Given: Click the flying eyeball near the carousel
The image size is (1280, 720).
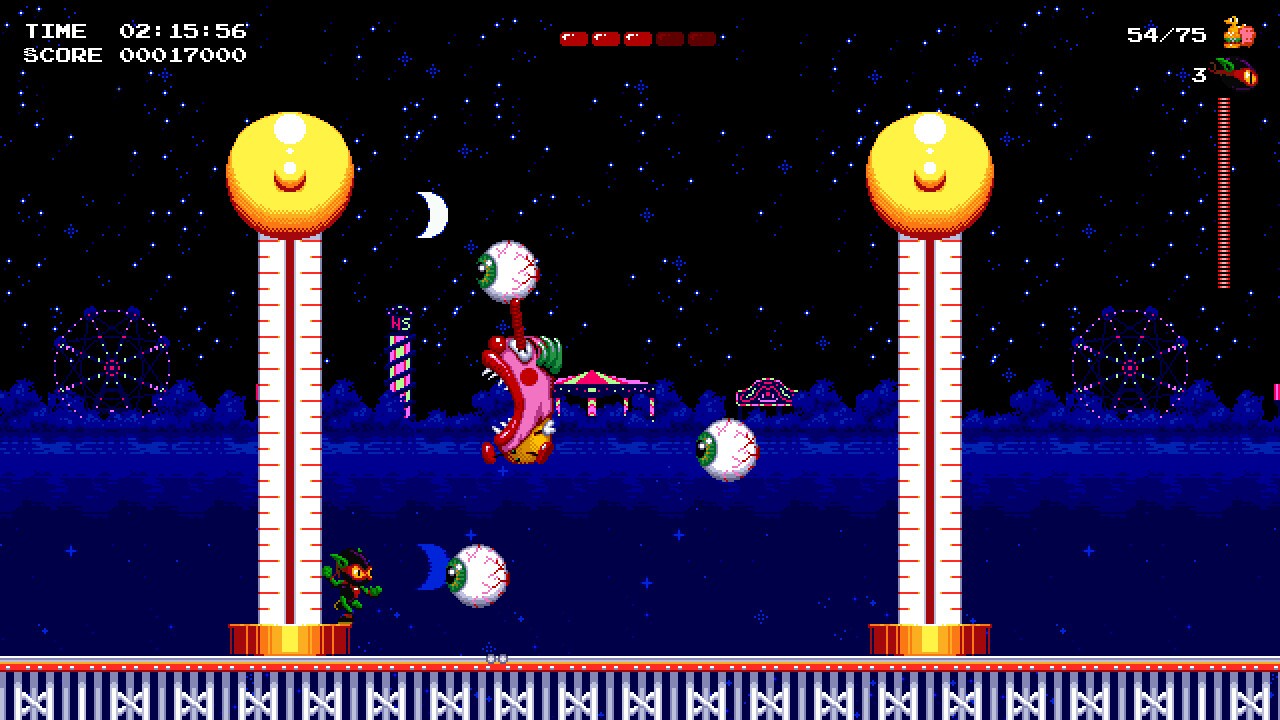Looking at the screenshot, I should click(x=727, y=449).
